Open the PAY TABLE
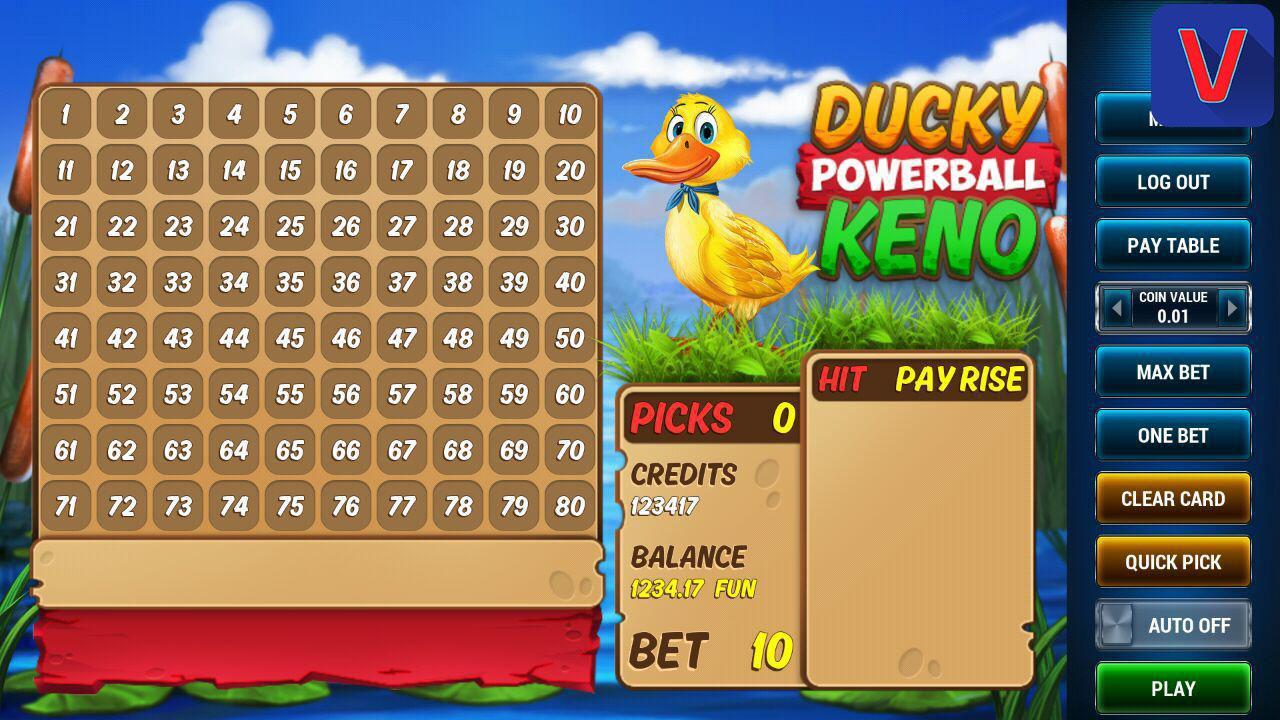 [x=1172, y=244]
